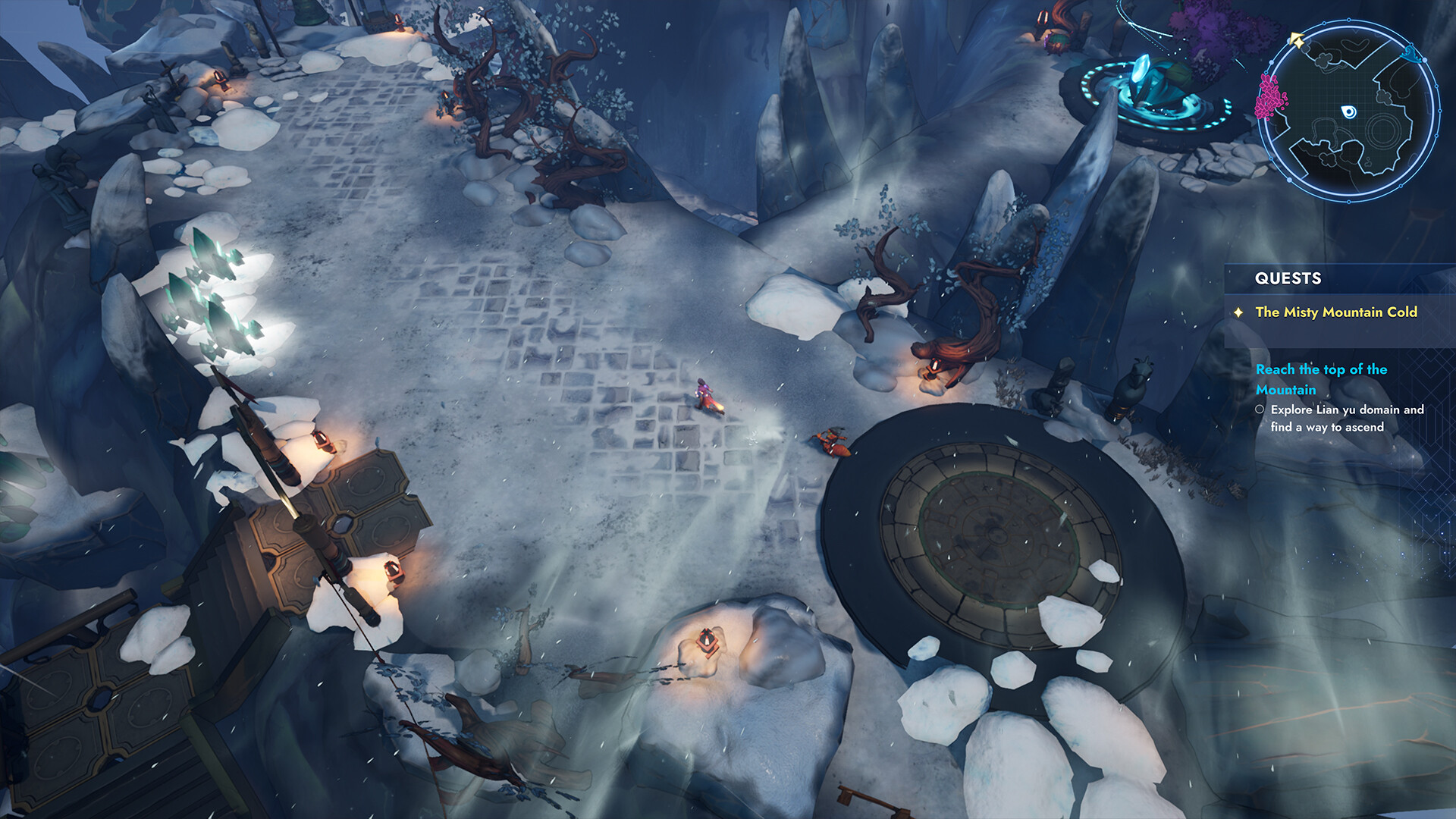The height and width of the screenshot is (819, 1456).
Task: Click the Reach the top of the Mountain objective
Action: (x=1321, y=379)
